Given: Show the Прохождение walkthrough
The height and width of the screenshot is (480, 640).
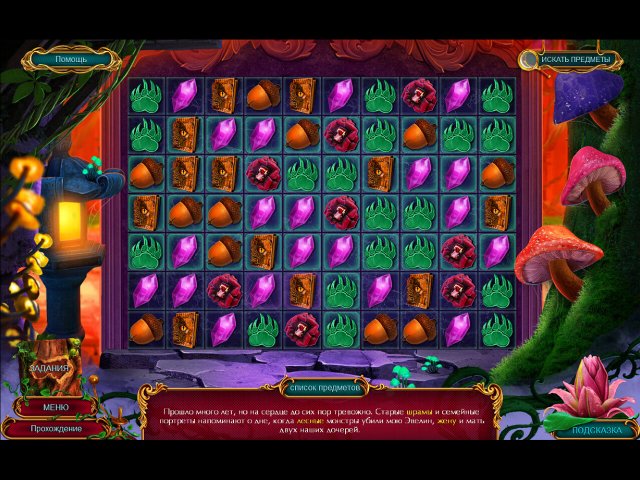Looking at the screenshot, I should [56, 428].
